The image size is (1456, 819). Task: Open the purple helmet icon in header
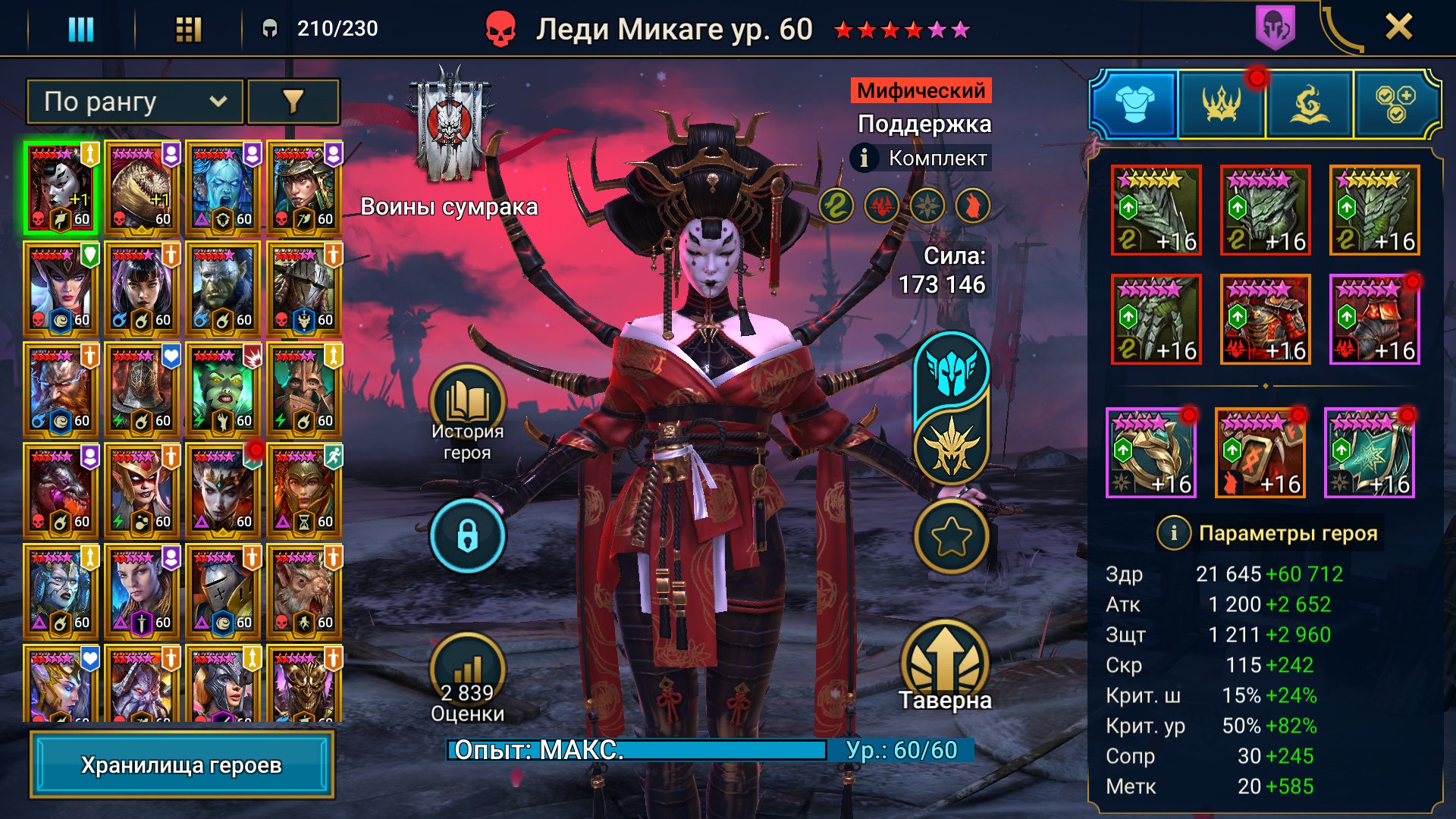click(x=1276, y=27)
